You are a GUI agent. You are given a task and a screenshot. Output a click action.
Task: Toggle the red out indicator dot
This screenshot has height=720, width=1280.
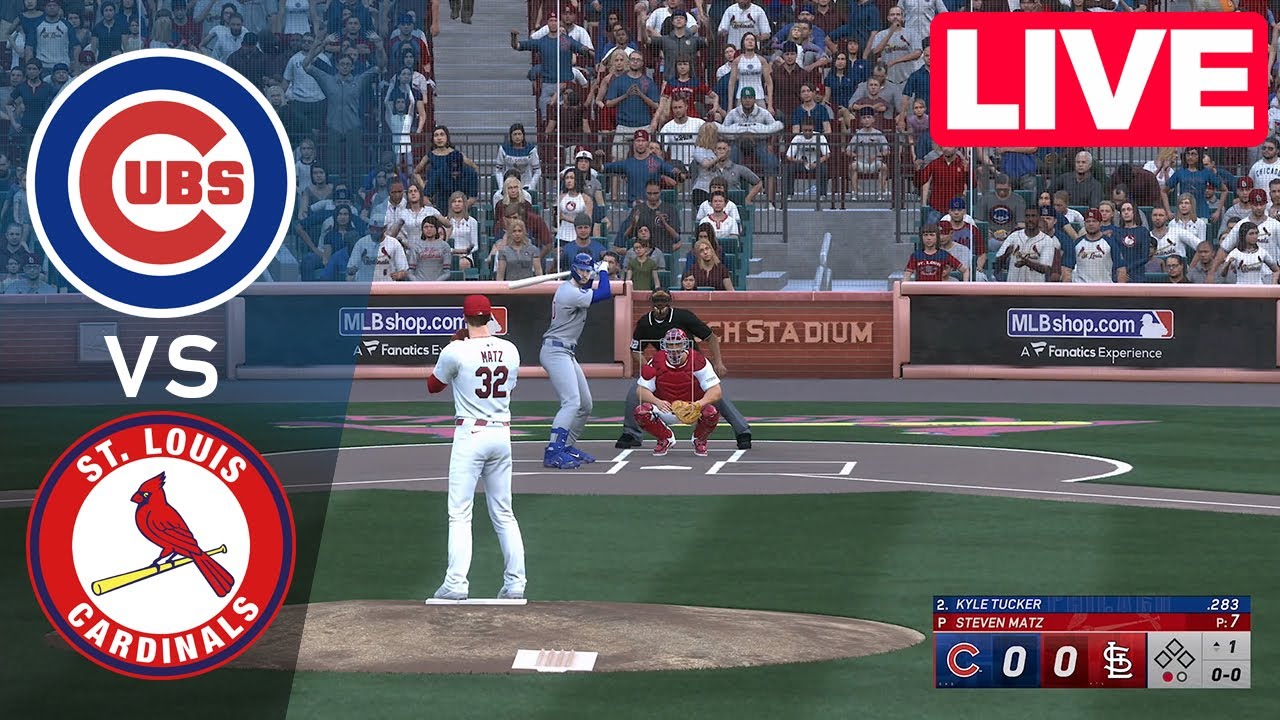pyautogui.click(x=1167, y=674)
